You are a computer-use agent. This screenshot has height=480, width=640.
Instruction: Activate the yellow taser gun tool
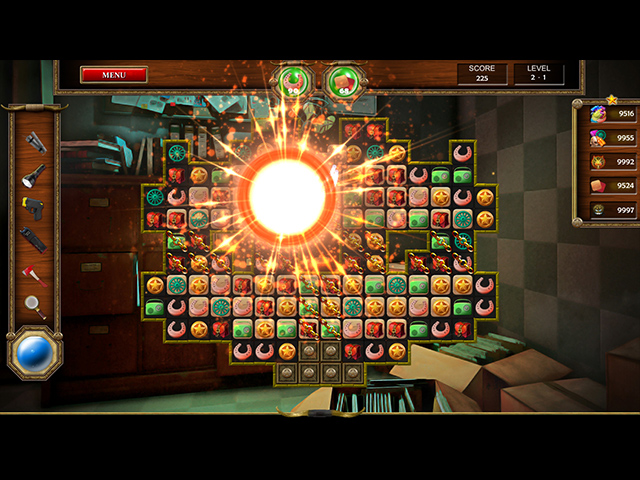coord(34,208)
